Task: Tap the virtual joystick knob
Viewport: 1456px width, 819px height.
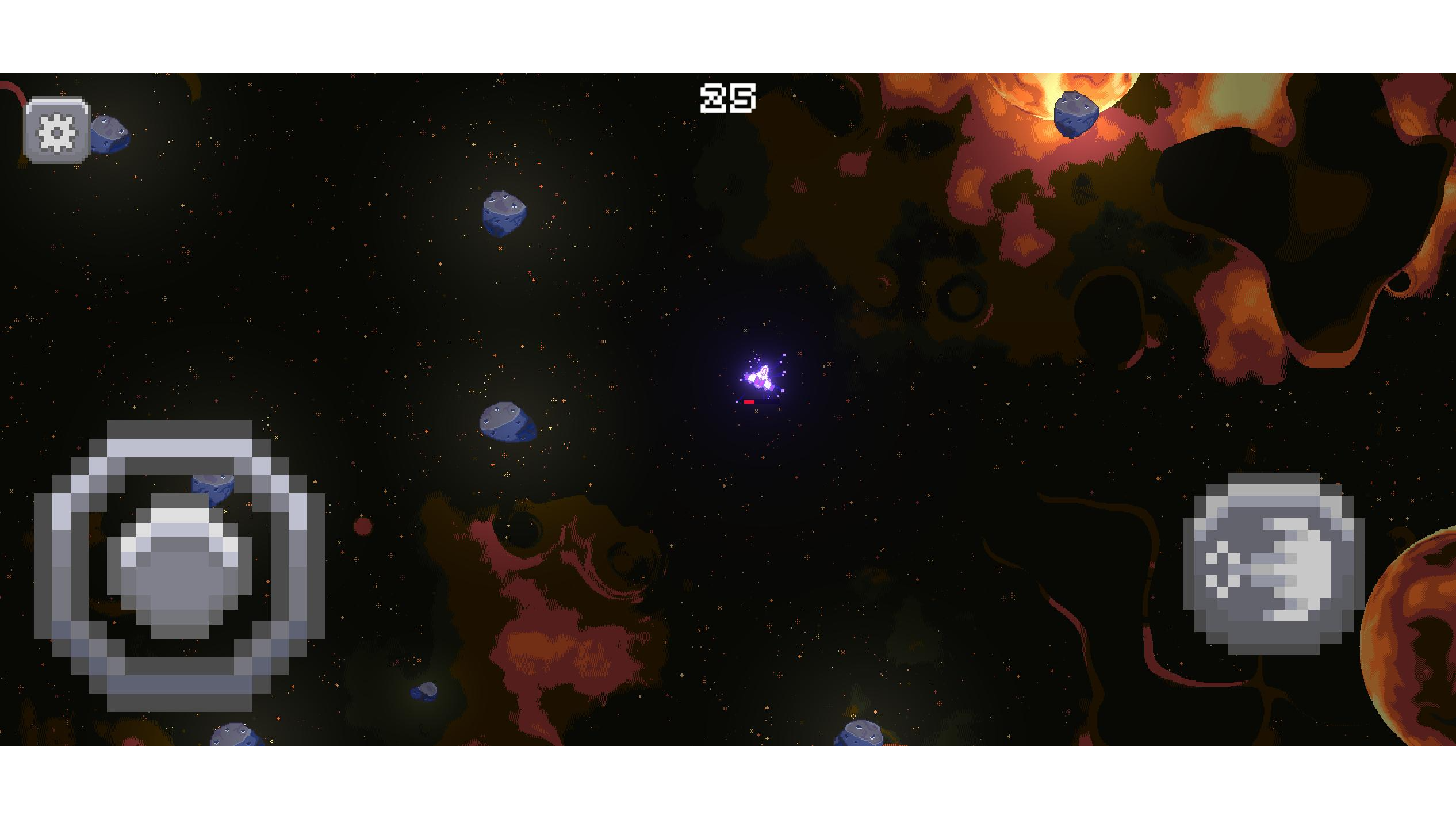Action: [179, 567]
